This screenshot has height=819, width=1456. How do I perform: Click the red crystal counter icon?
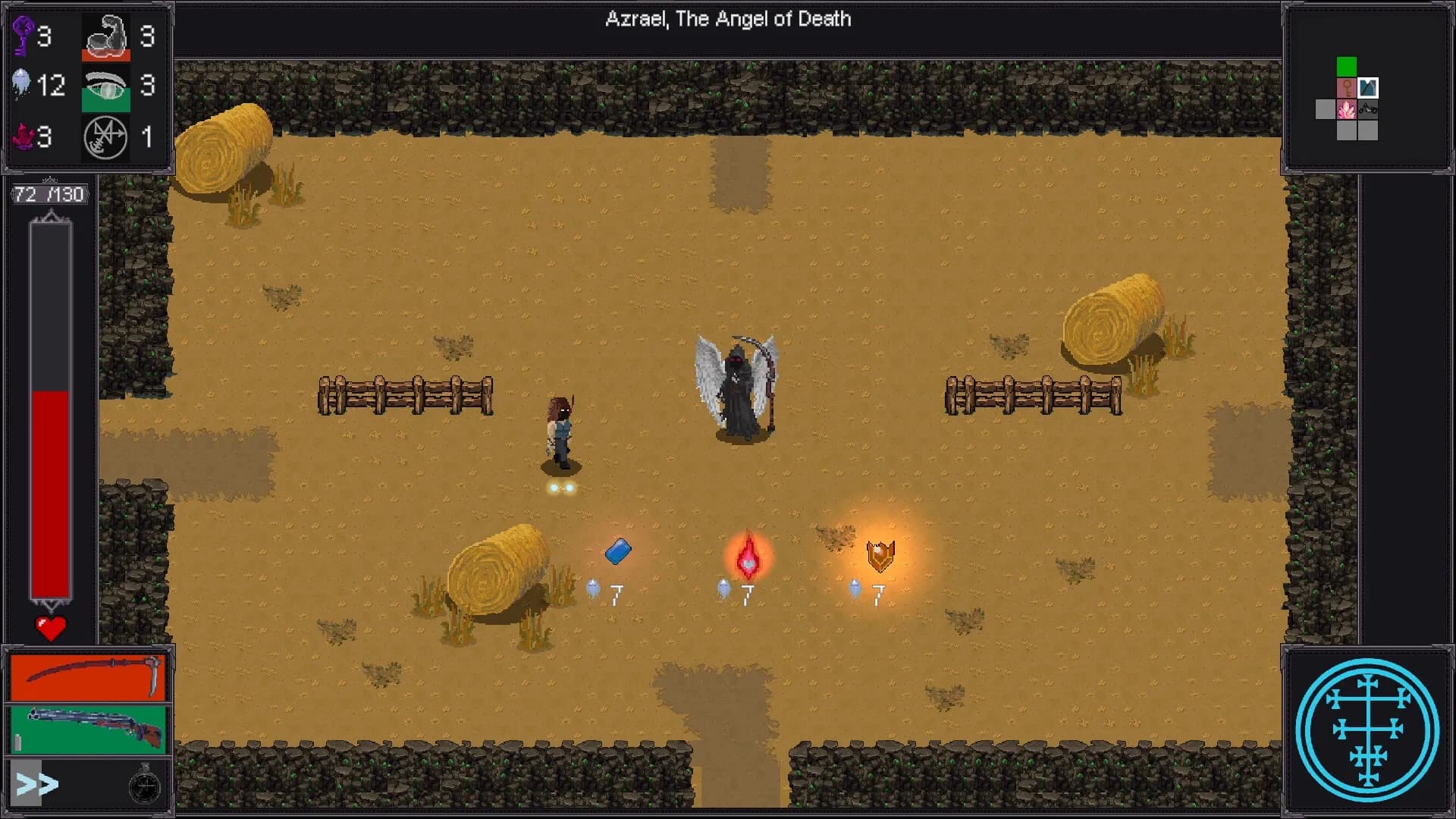click(x=24, y=137)
